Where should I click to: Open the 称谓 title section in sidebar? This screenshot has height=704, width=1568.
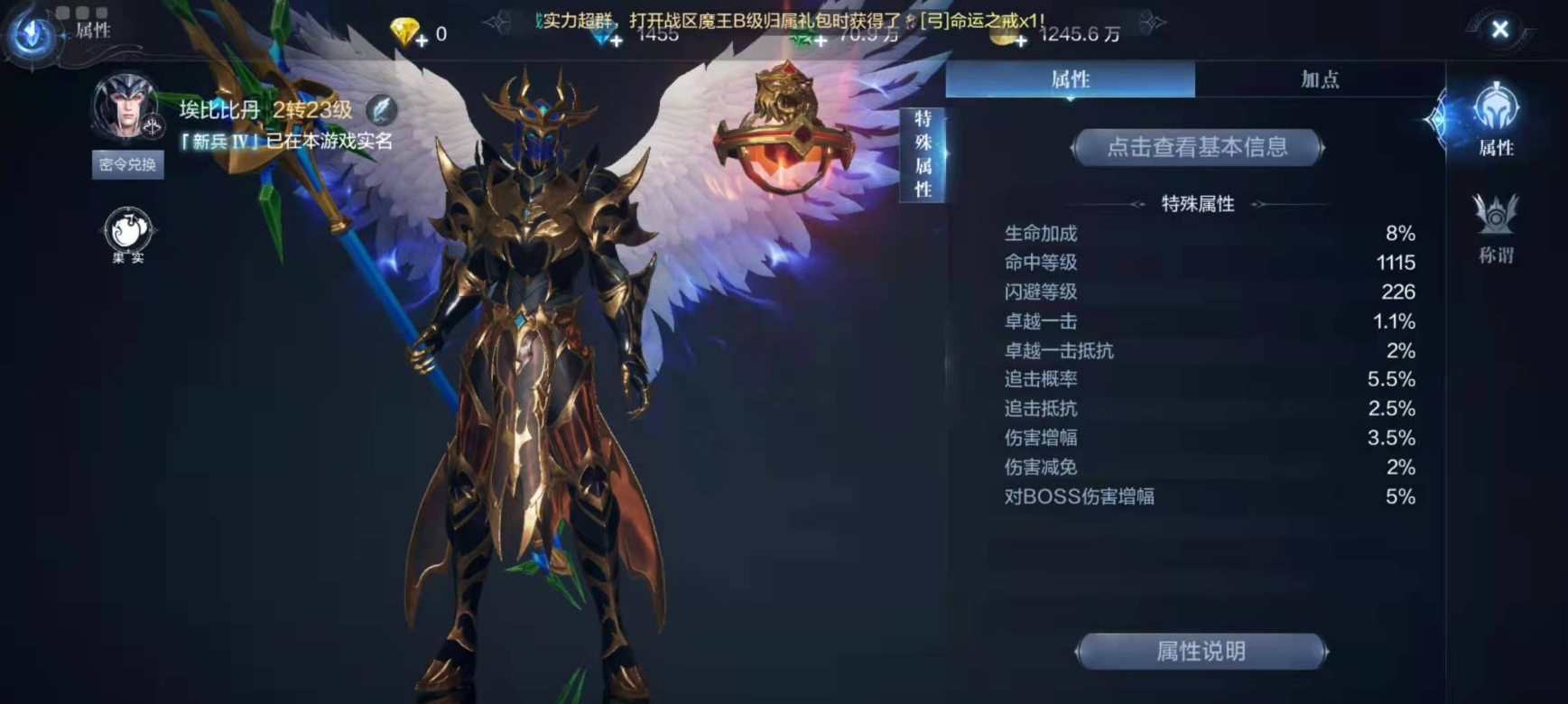tap(1496, 229)
